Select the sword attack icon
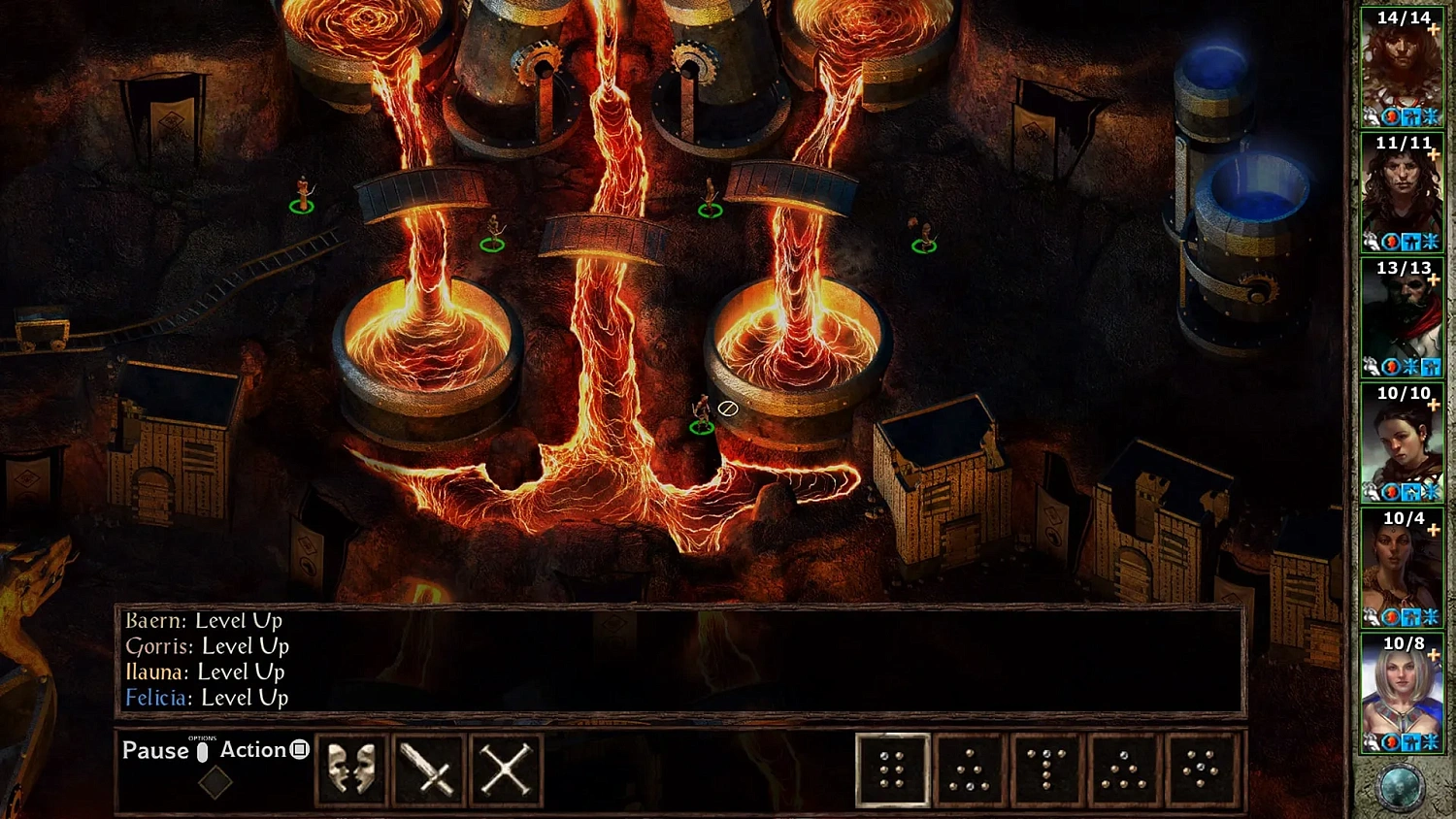The image size is (1456, 819). click(x=428, y=769)
